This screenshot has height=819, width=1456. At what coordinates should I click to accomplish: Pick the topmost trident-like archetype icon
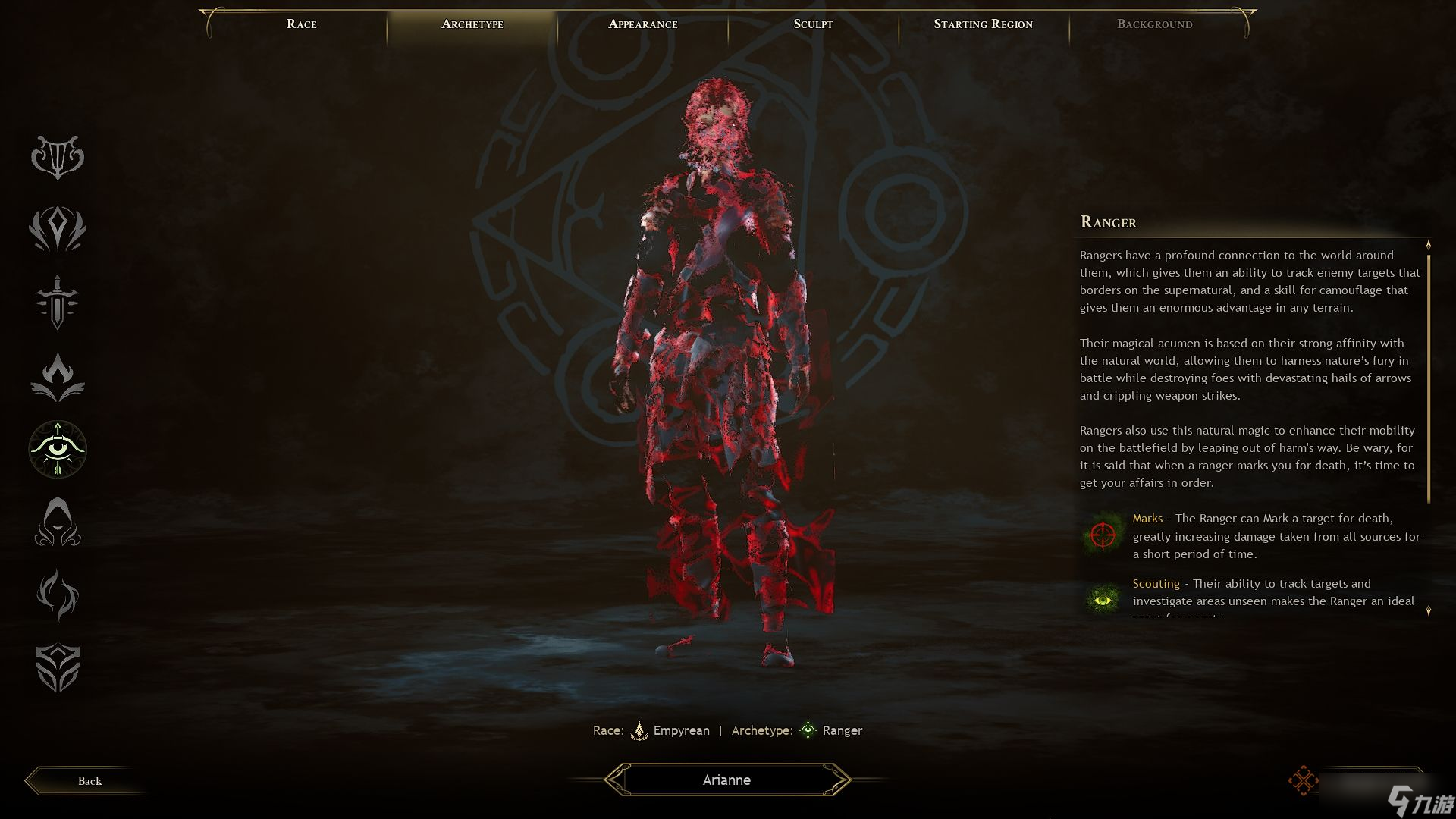[58, 157]
